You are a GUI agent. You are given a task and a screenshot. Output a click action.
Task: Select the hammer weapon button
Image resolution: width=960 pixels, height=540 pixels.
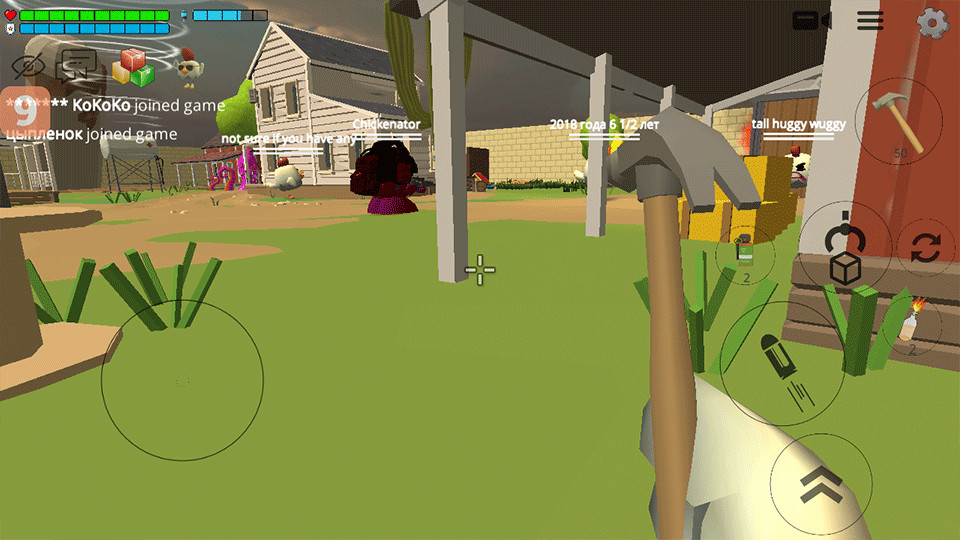click(x=897, y=122)
